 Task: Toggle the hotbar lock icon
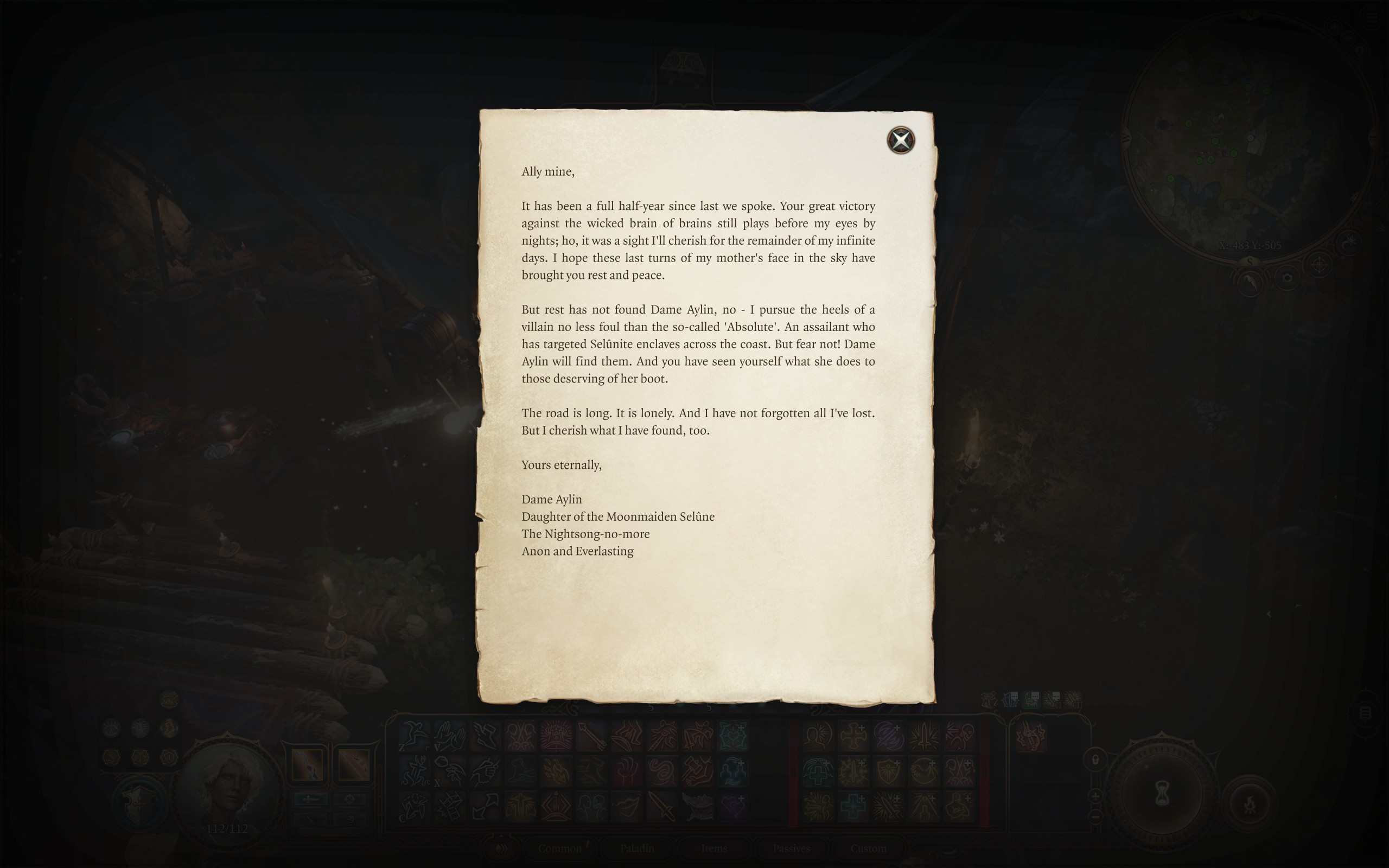(1096, 761)
